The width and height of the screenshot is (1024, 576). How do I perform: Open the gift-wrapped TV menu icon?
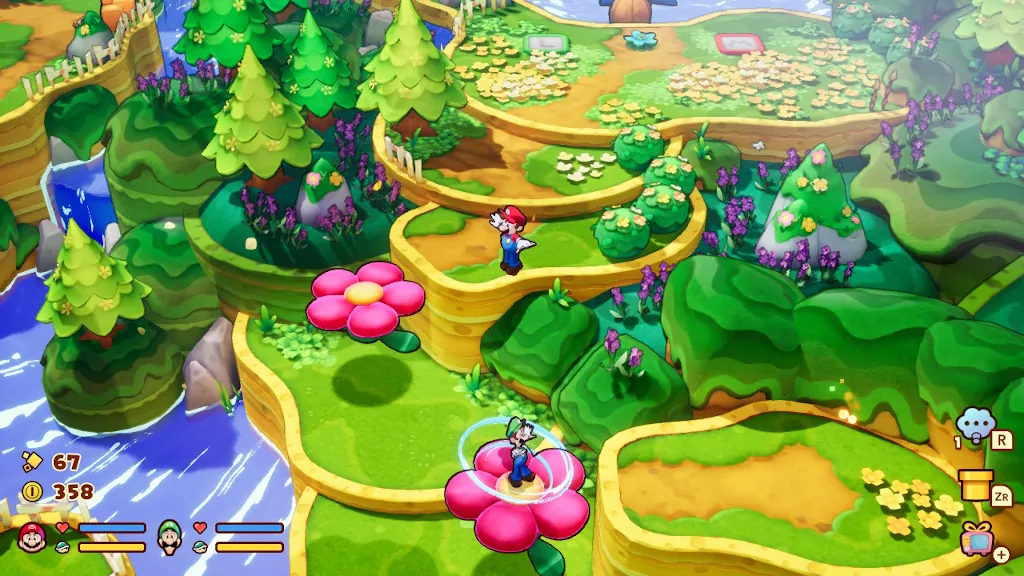coord(977,540)
